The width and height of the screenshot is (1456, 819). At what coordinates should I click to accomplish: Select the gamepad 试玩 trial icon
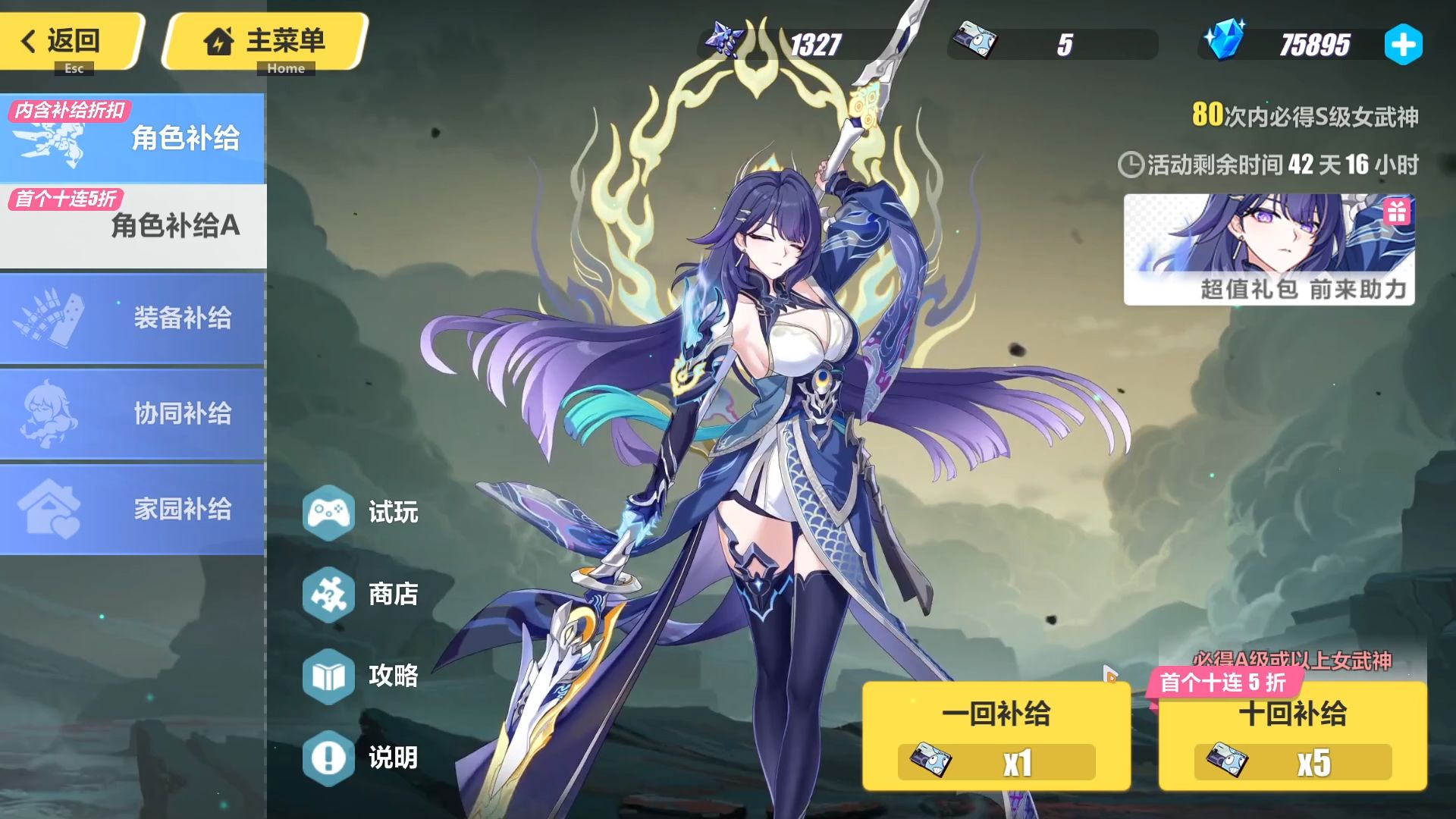coord(329,513)
